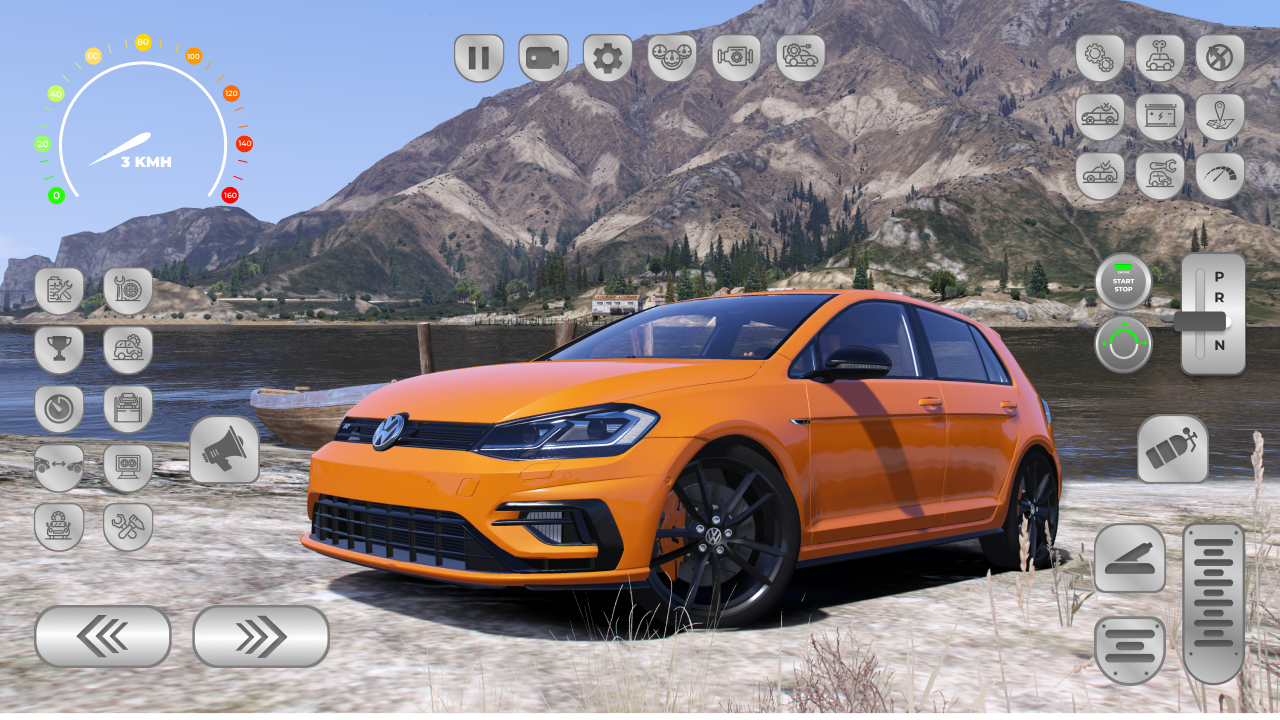The image size is (1280, 720).
Task: Open the two cogwheels icon
Action: (x=1100, y=58)
